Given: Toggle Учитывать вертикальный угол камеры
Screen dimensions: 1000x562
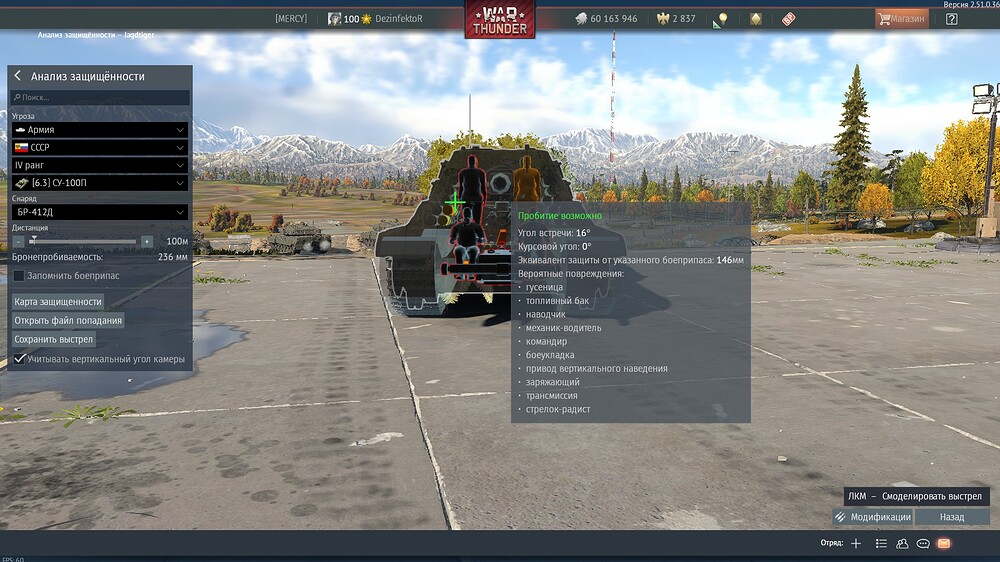Looking at the screenshot, I should tap(19, 359).
